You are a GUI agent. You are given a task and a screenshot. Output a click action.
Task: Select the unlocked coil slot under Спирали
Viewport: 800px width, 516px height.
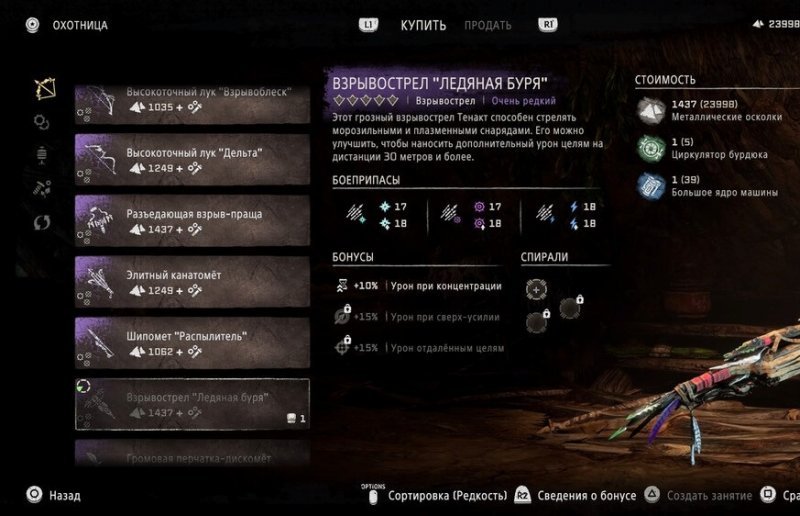click(x=537, y=290)
